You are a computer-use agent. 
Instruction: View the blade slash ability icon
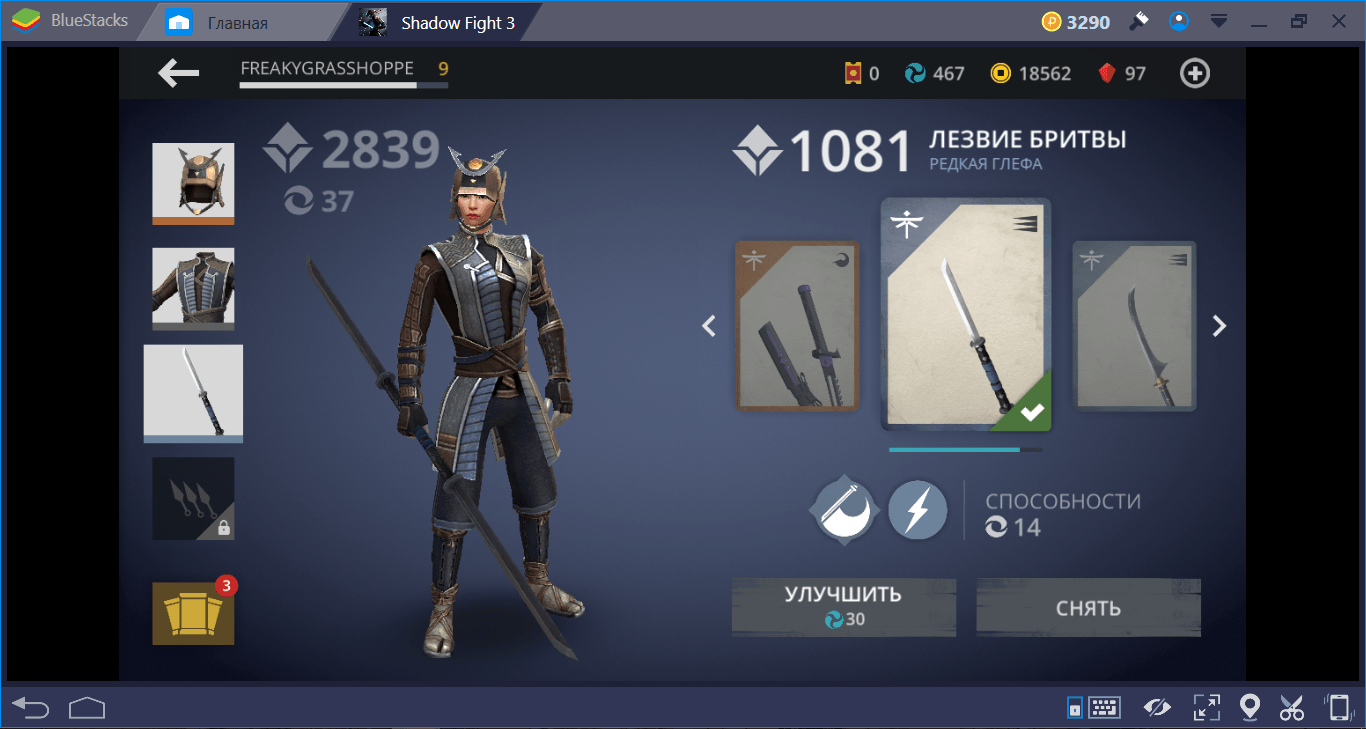coord(845,510)
